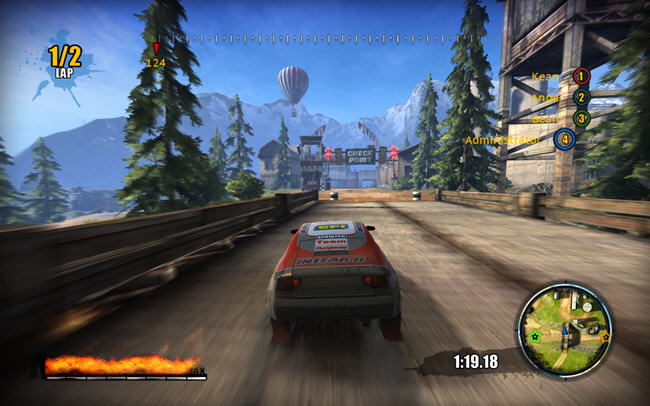Select Kean in first place standings

click(x=560, y=76)
